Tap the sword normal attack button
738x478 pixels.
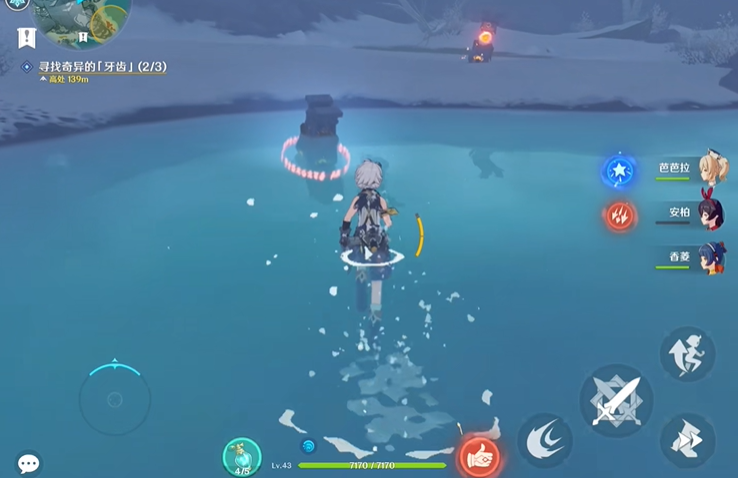point(615,400)
